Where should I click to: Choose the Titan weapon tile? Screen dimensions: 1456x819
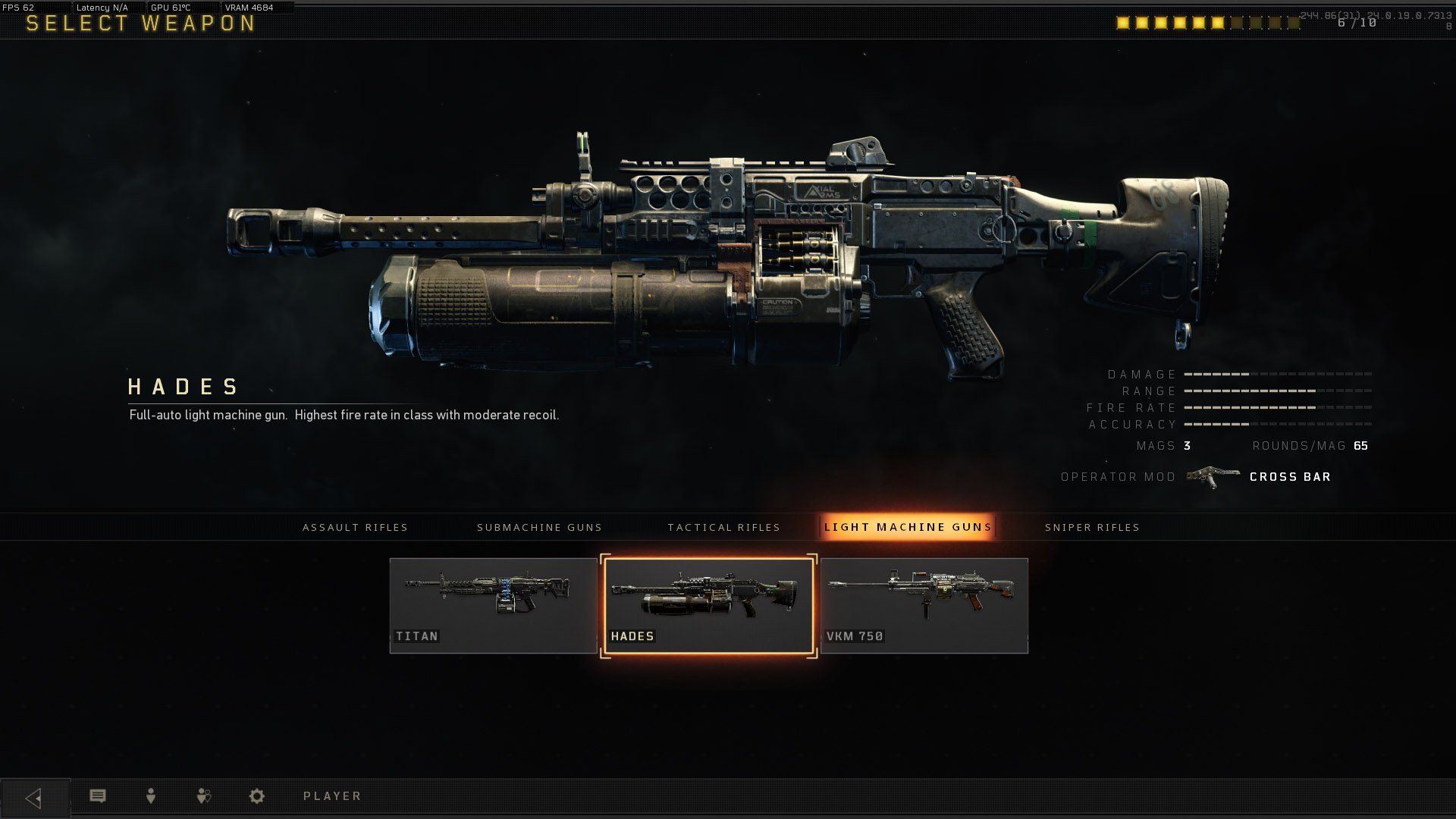pos(493,605)
